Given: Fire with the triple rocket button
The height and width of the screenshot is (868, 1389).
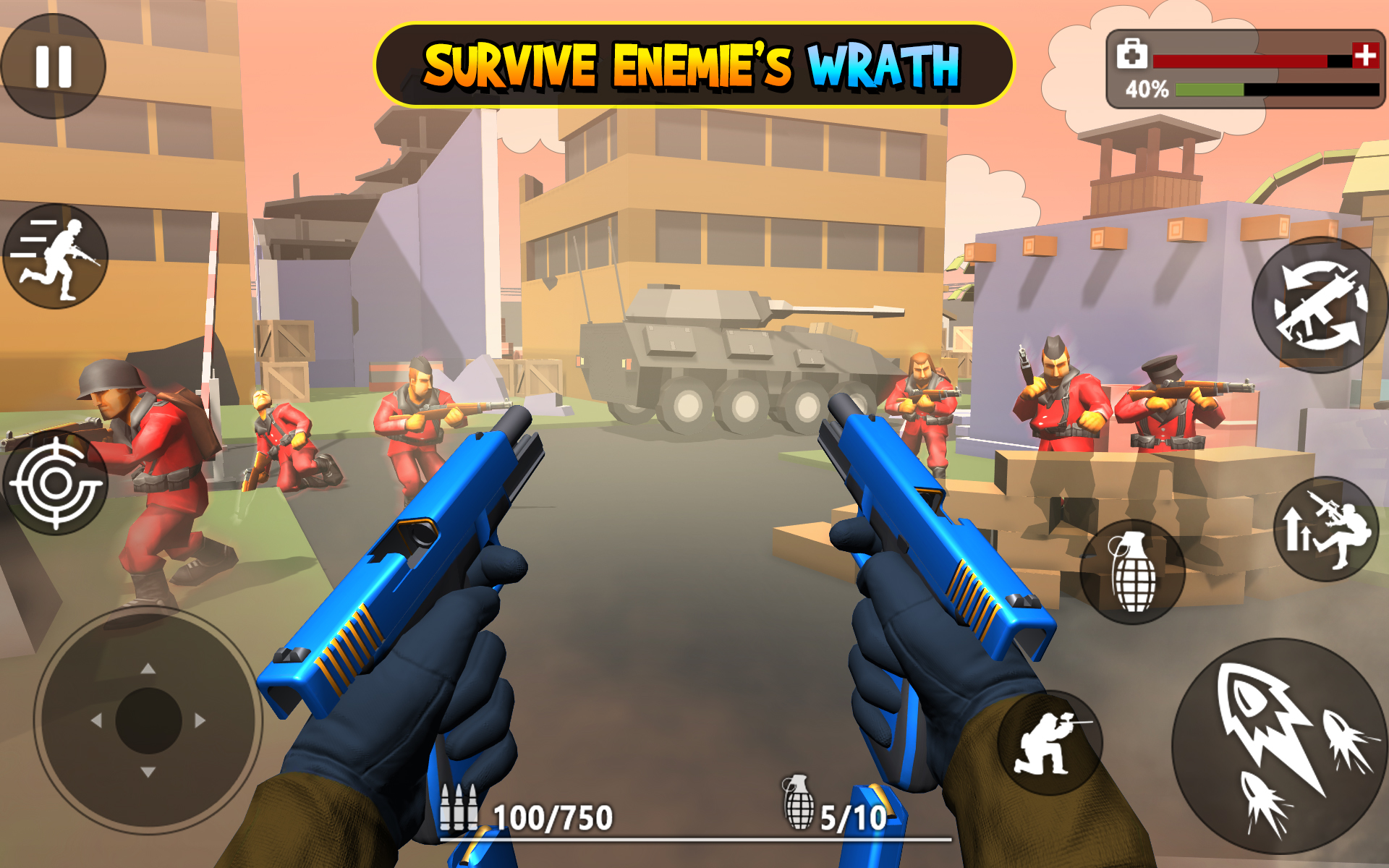Looking at the screenshot, I should click(x=1280, y=745).
